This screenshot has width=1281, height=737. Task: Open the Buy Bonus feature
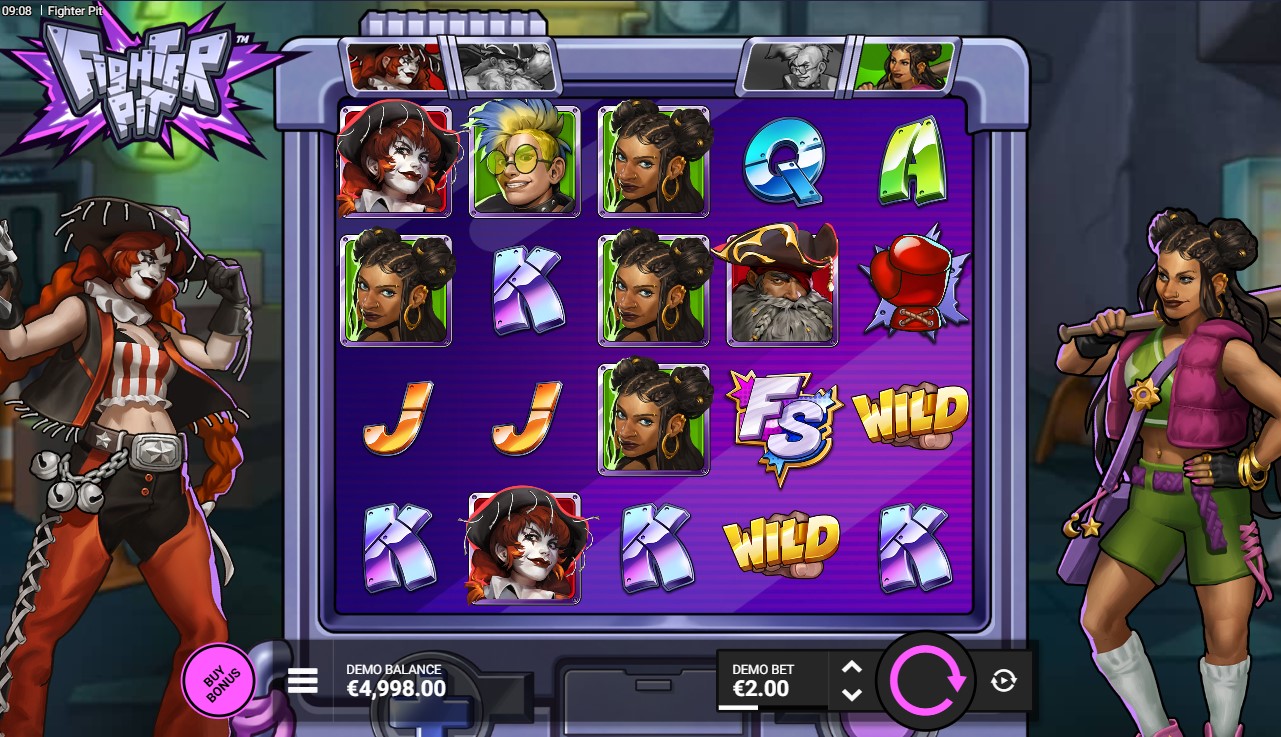[x=217, y=681]
